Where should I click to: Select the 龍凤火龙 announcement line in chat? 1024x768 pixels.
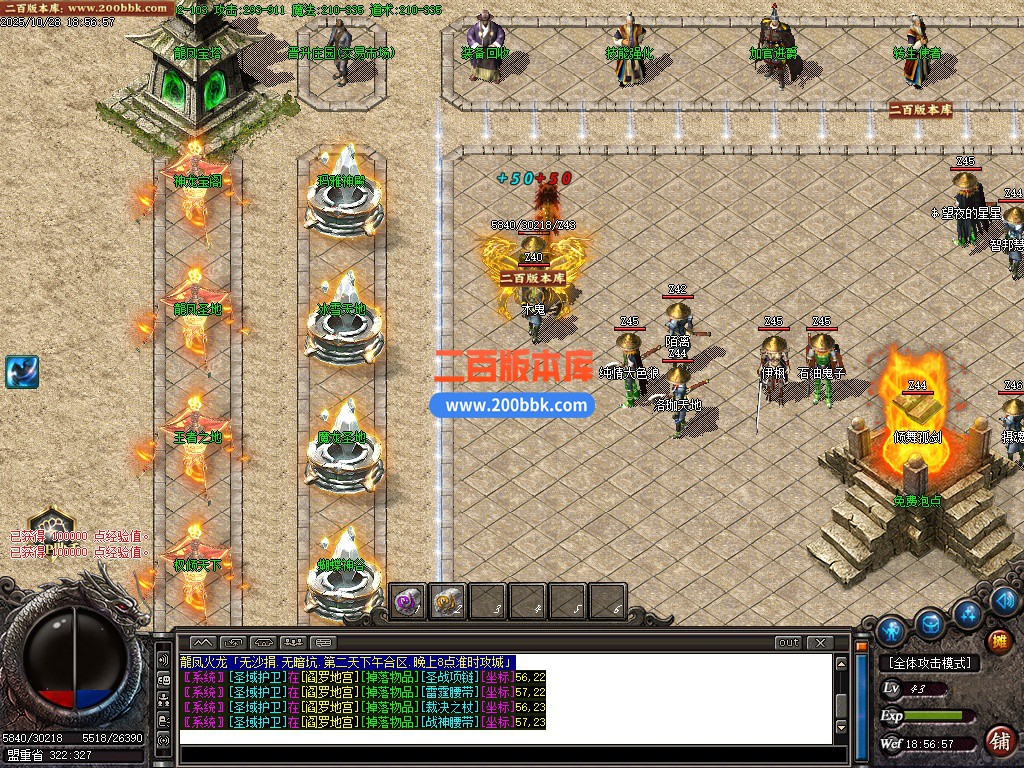click(x=347, y=662)
